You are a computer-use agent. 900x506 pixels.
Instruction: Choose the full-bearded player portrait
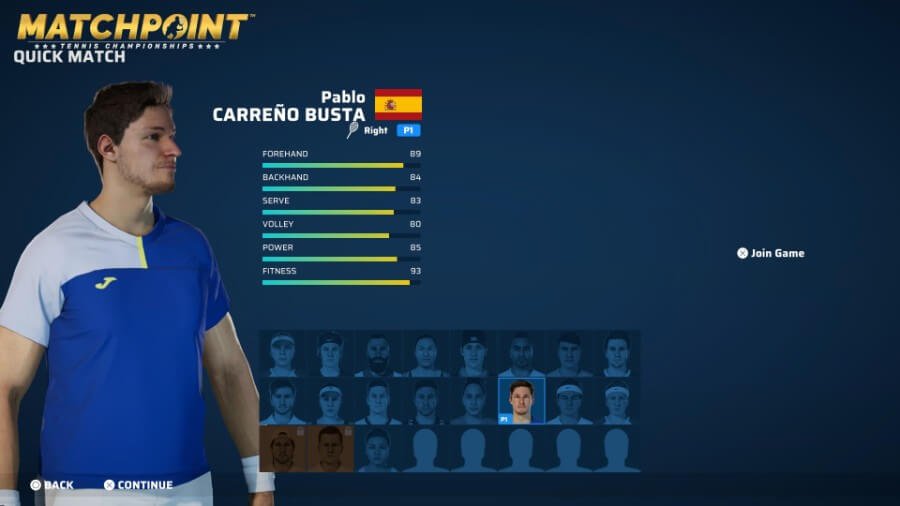[377, 354]
